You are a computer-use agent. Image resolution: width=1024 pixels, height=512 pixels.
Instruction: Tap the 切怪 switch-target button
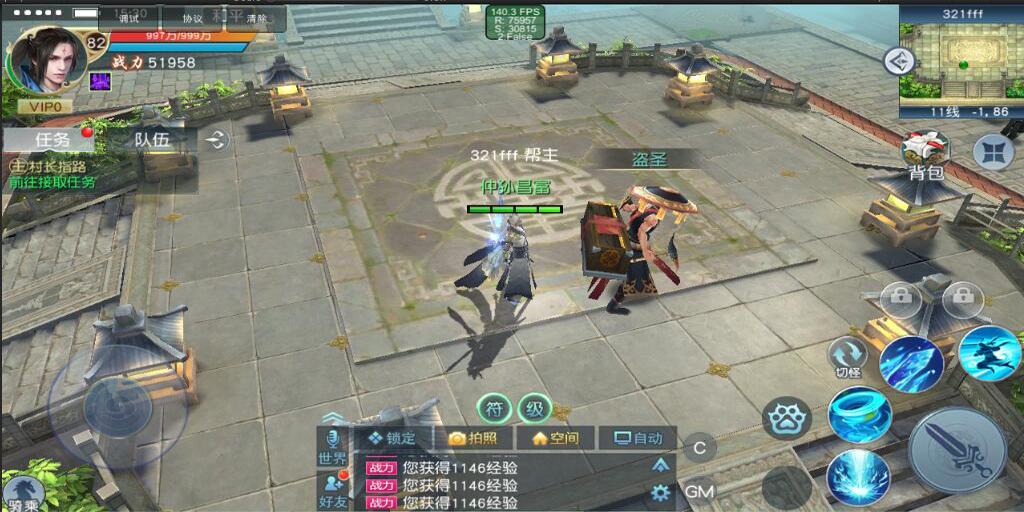pos(848,357)
